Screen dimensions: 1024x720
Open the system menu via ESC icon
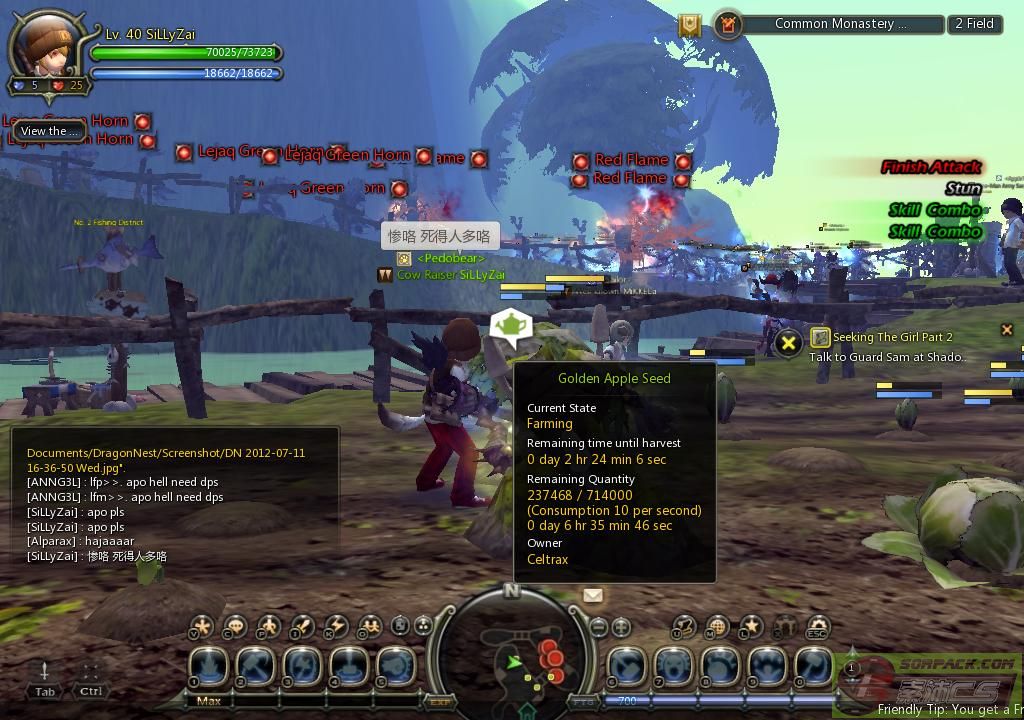pos(818,627)
